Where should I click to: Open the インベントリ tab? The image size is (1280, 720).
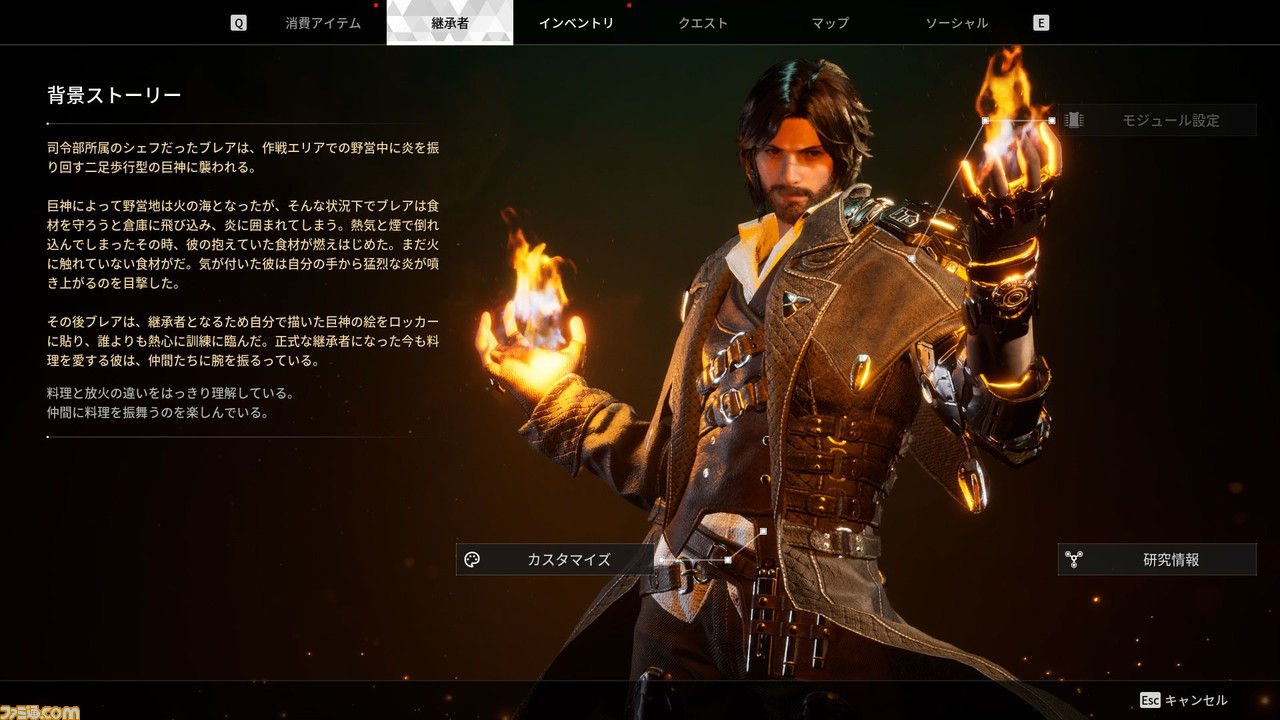click(576, 23)
